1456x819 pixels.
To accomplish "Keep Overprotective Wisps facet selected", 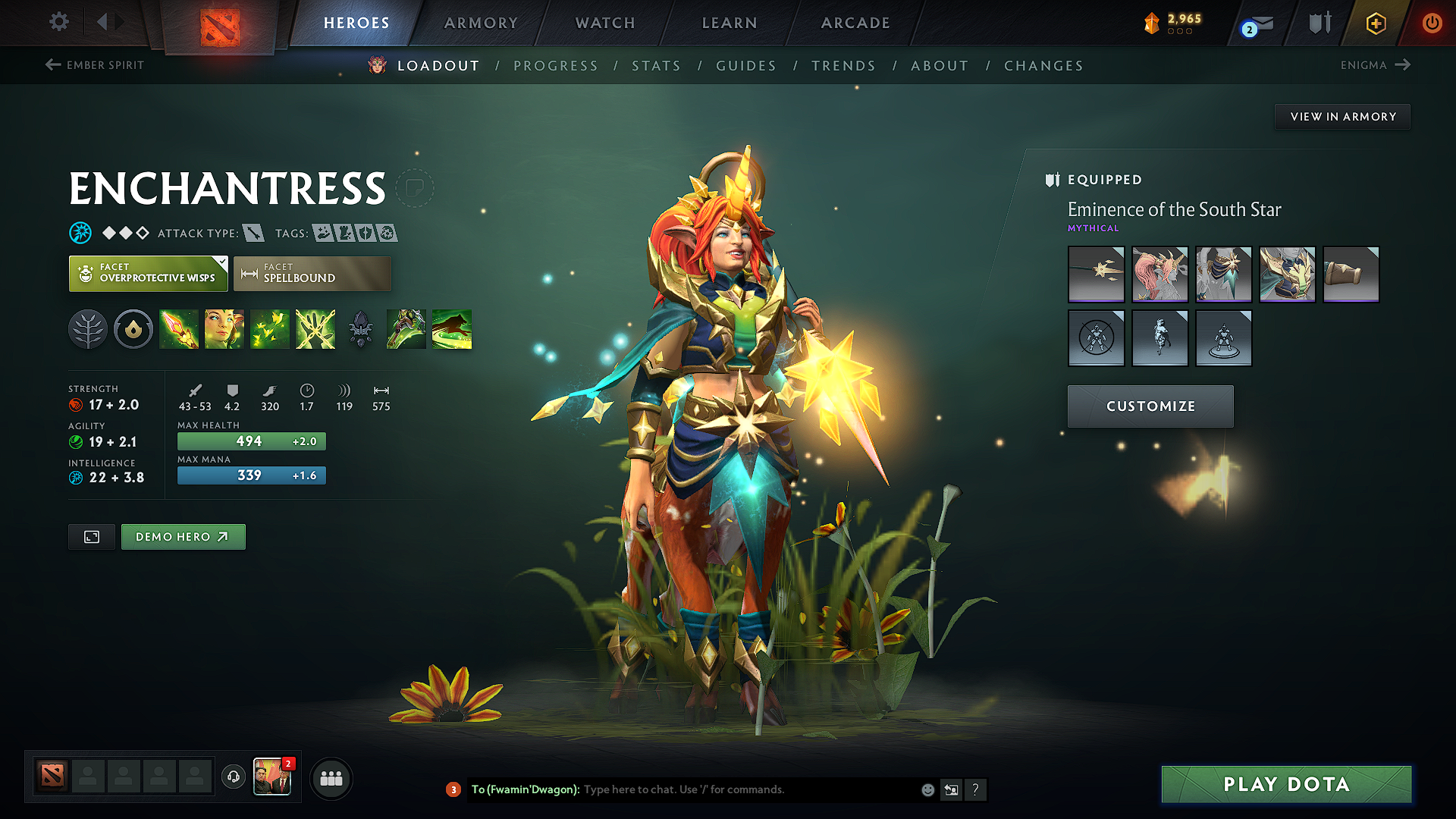I will (x=148, y=274).
